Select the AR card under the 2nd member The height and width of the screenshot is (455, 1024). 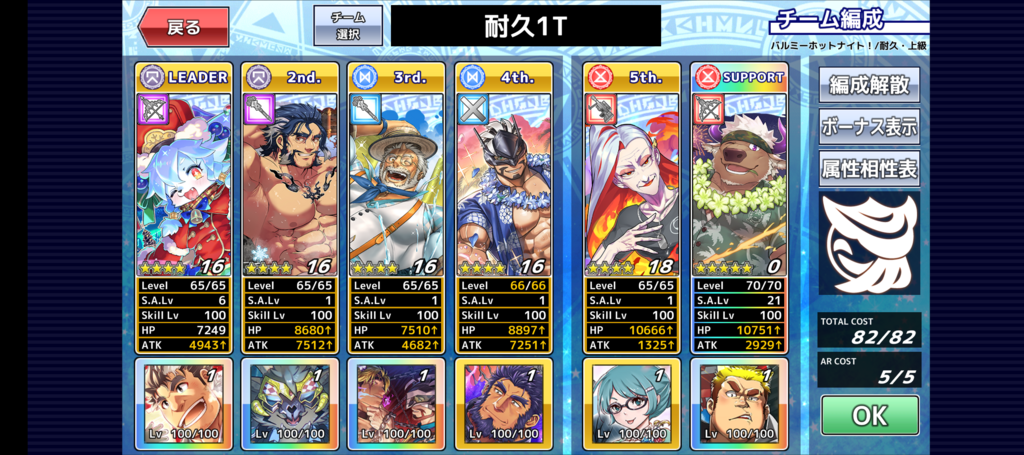(290, 404)
